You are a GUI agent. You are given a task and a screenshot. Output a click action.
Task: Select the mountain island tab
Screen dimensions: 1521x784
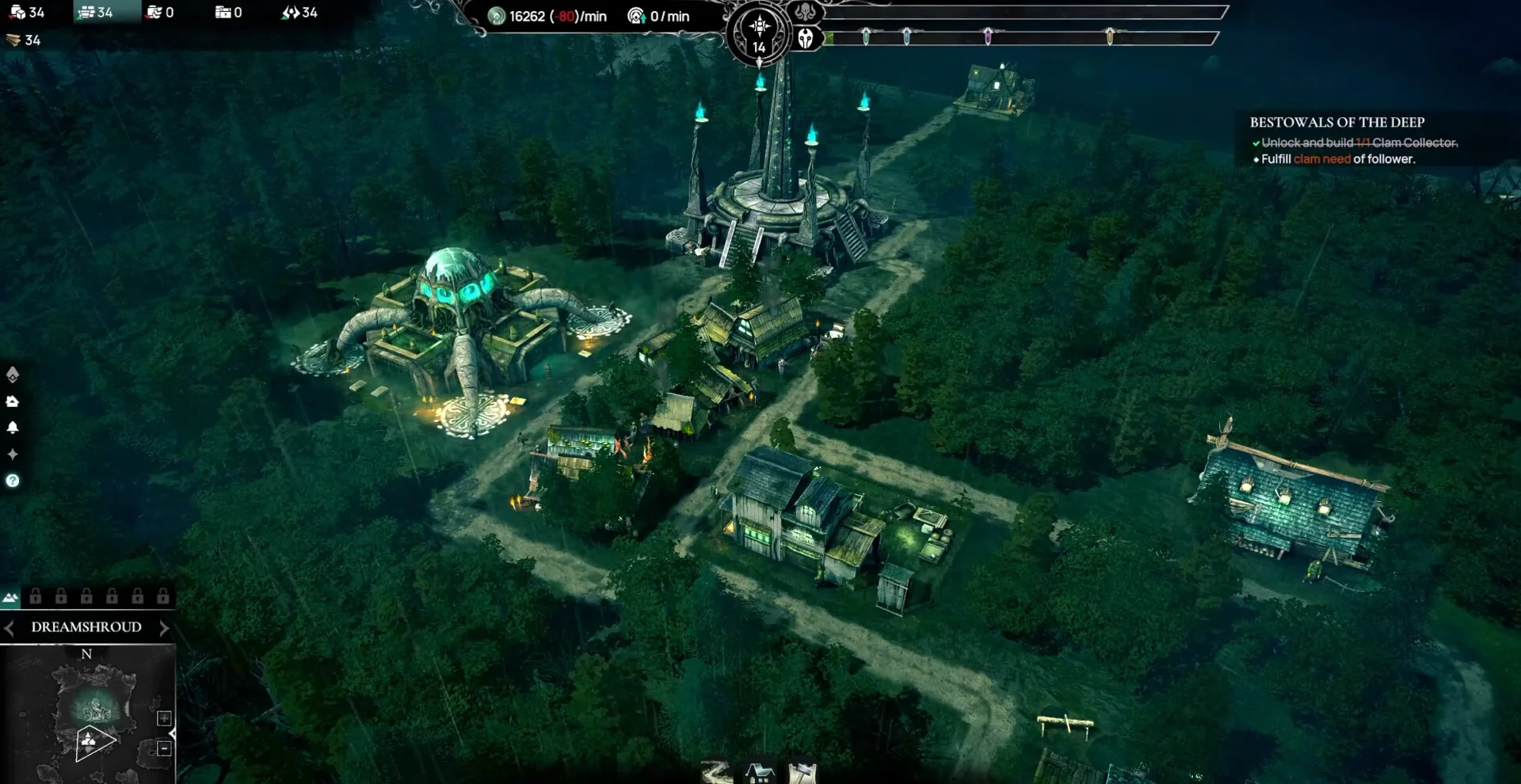pyautogui.click(x=10, y=597)
